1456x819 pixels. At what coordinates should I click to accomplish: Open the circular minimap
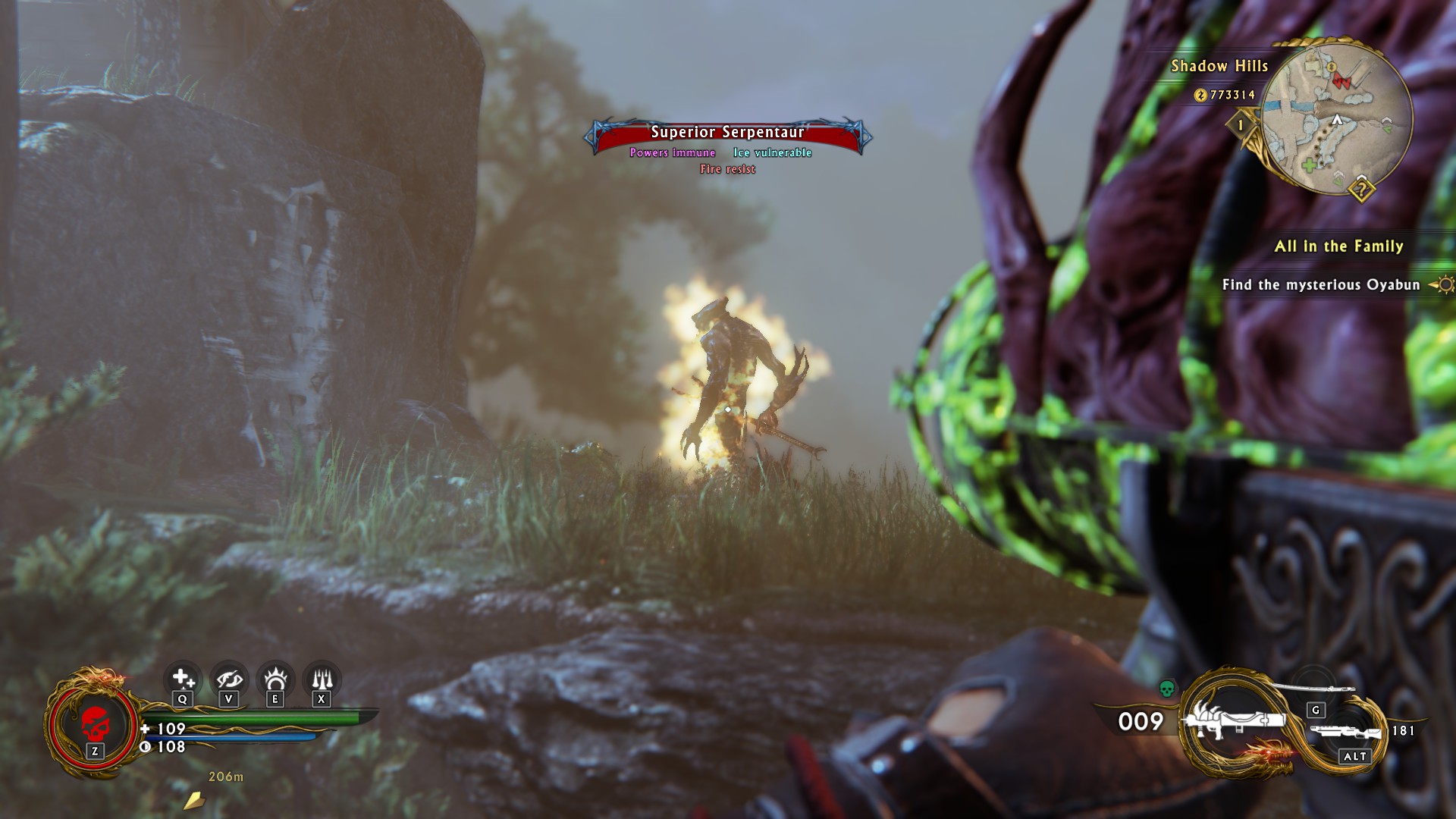point(1337,115)
